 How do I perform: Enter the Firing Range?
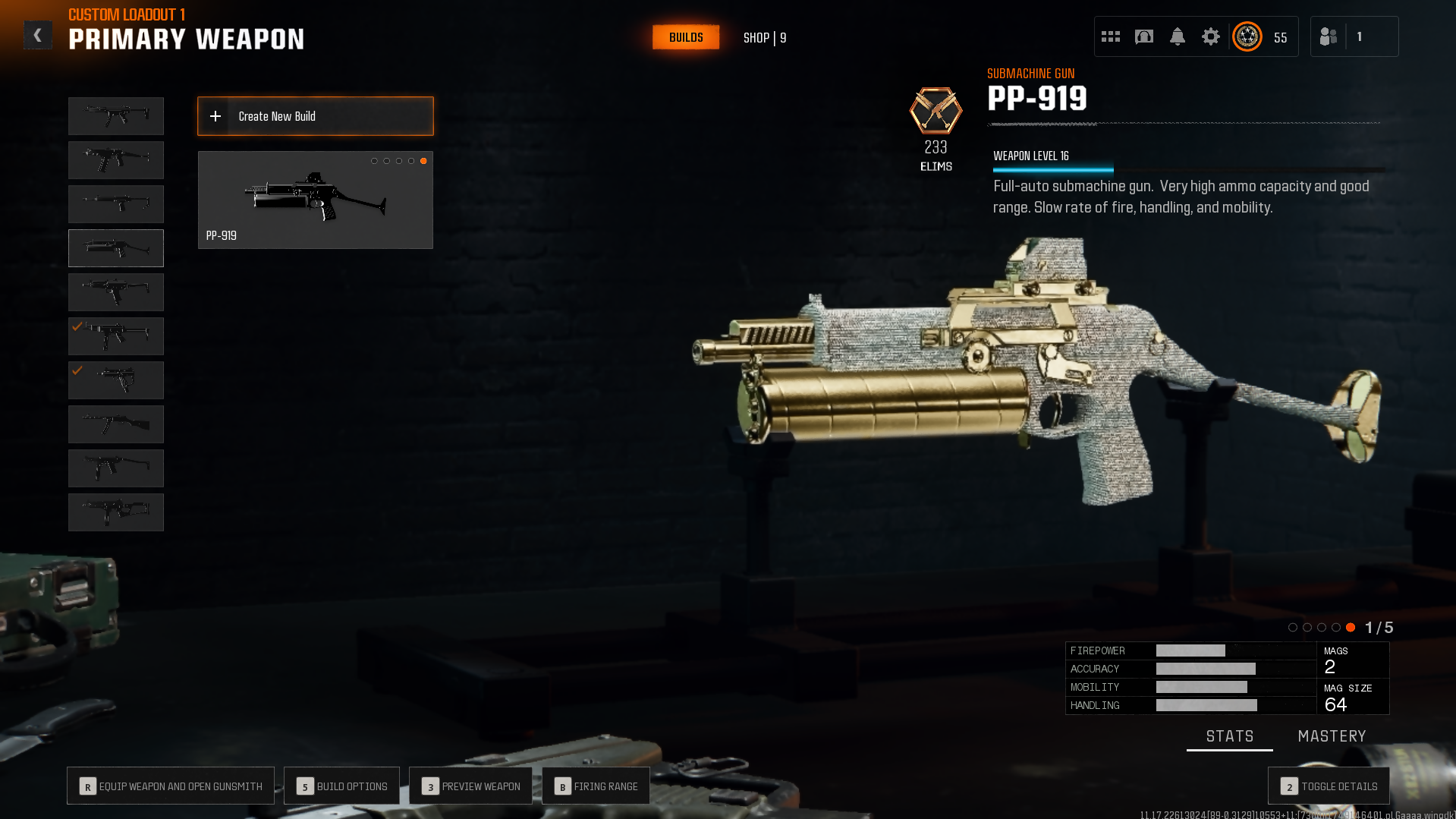[596, 786]
